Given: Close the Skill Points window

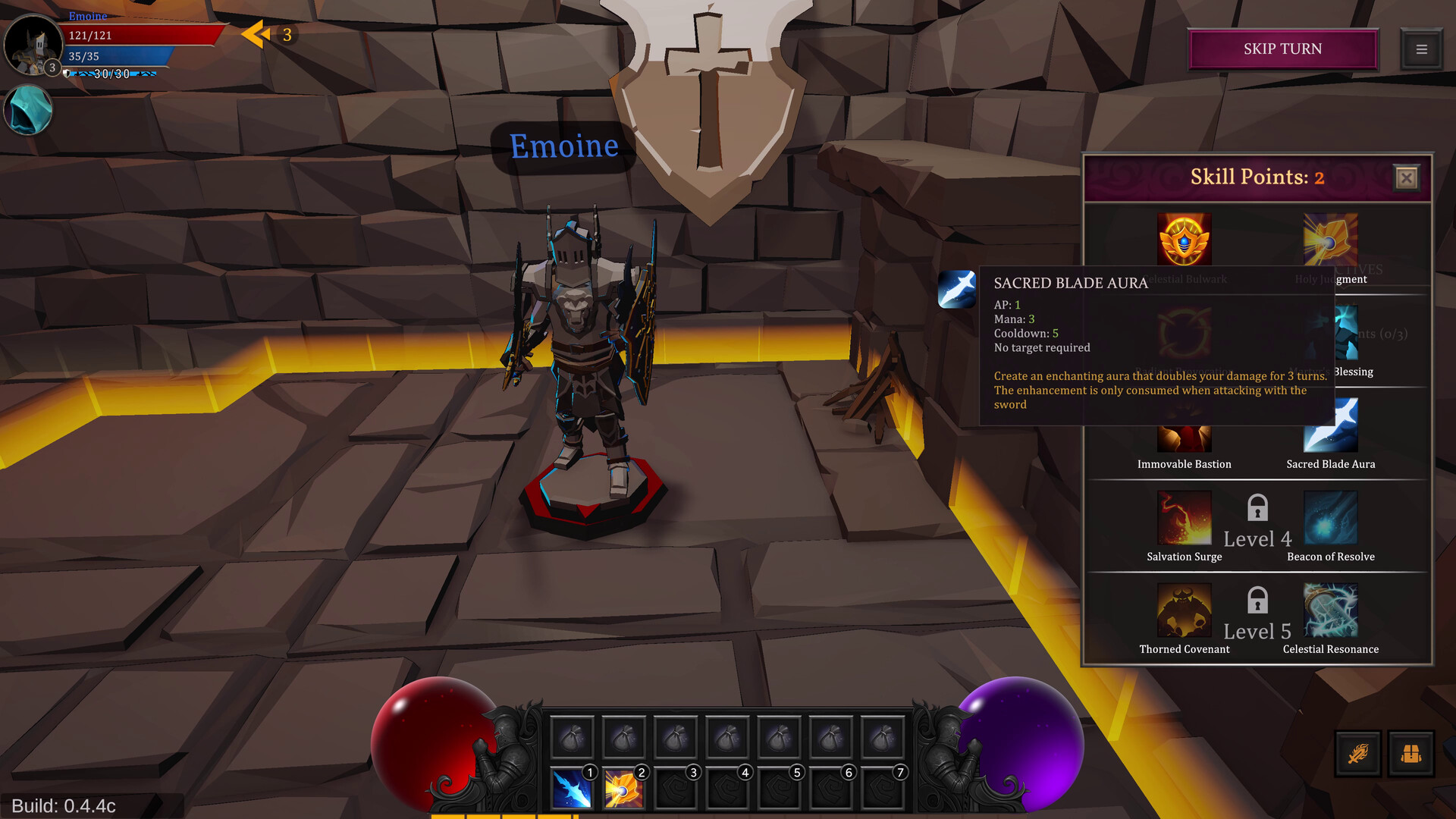Looking at the screenshot, I should (x=1407, y=177).
